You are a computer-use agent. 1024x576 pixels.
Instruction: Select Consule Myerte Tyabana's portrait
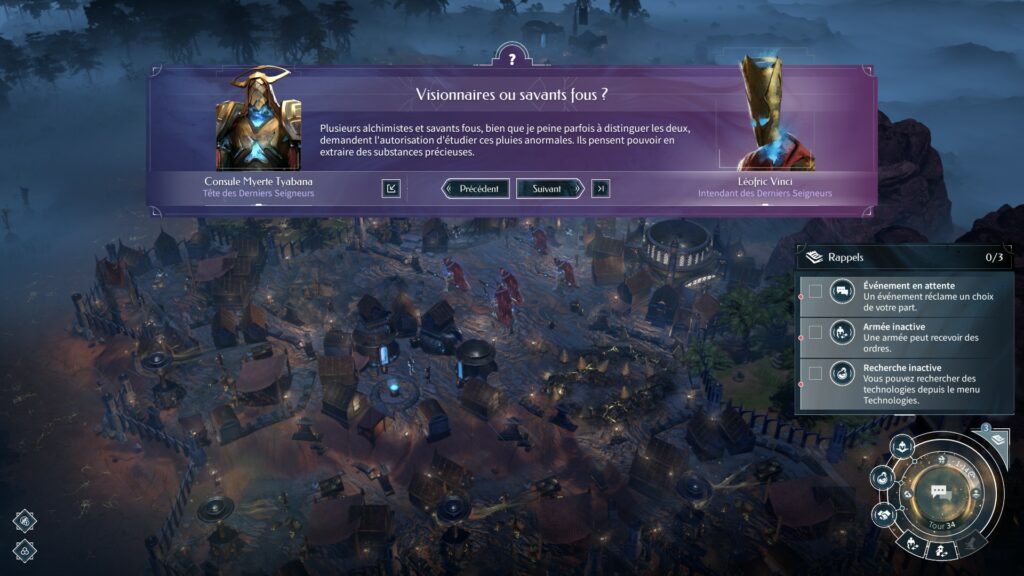pos(258,122)
